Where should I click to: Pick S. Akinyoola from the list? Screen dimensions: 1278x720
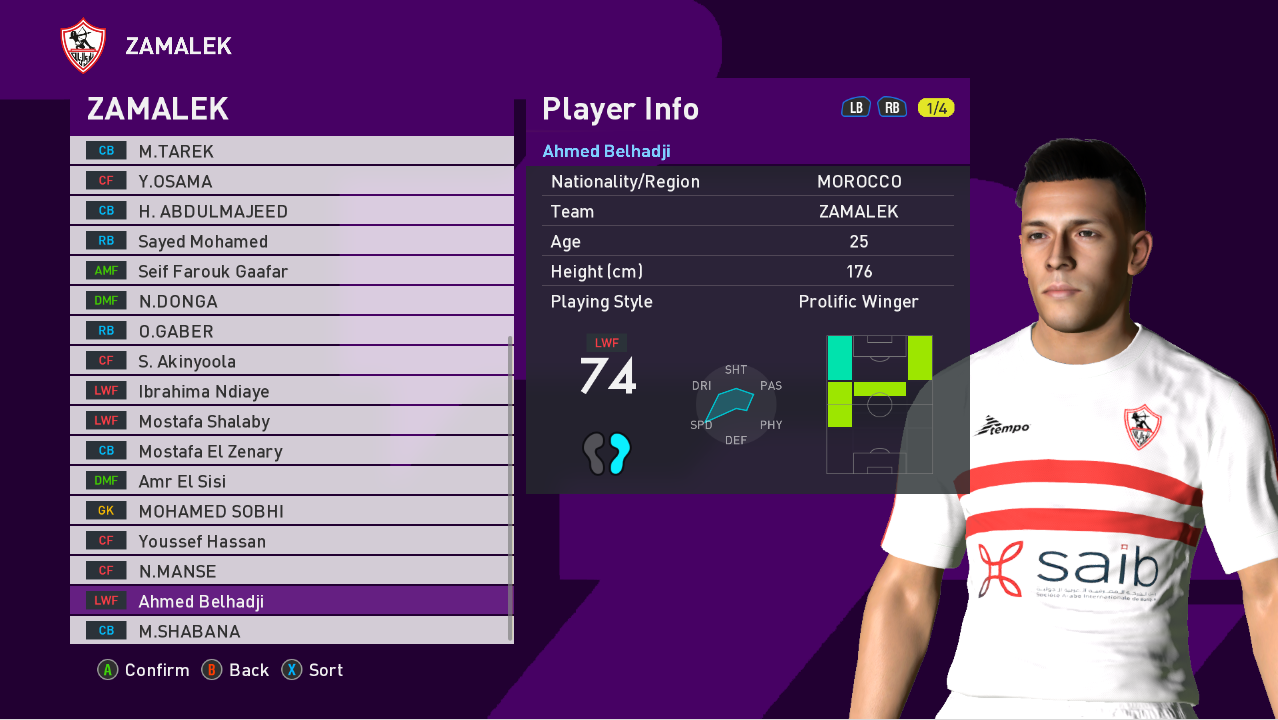point(290,361)
